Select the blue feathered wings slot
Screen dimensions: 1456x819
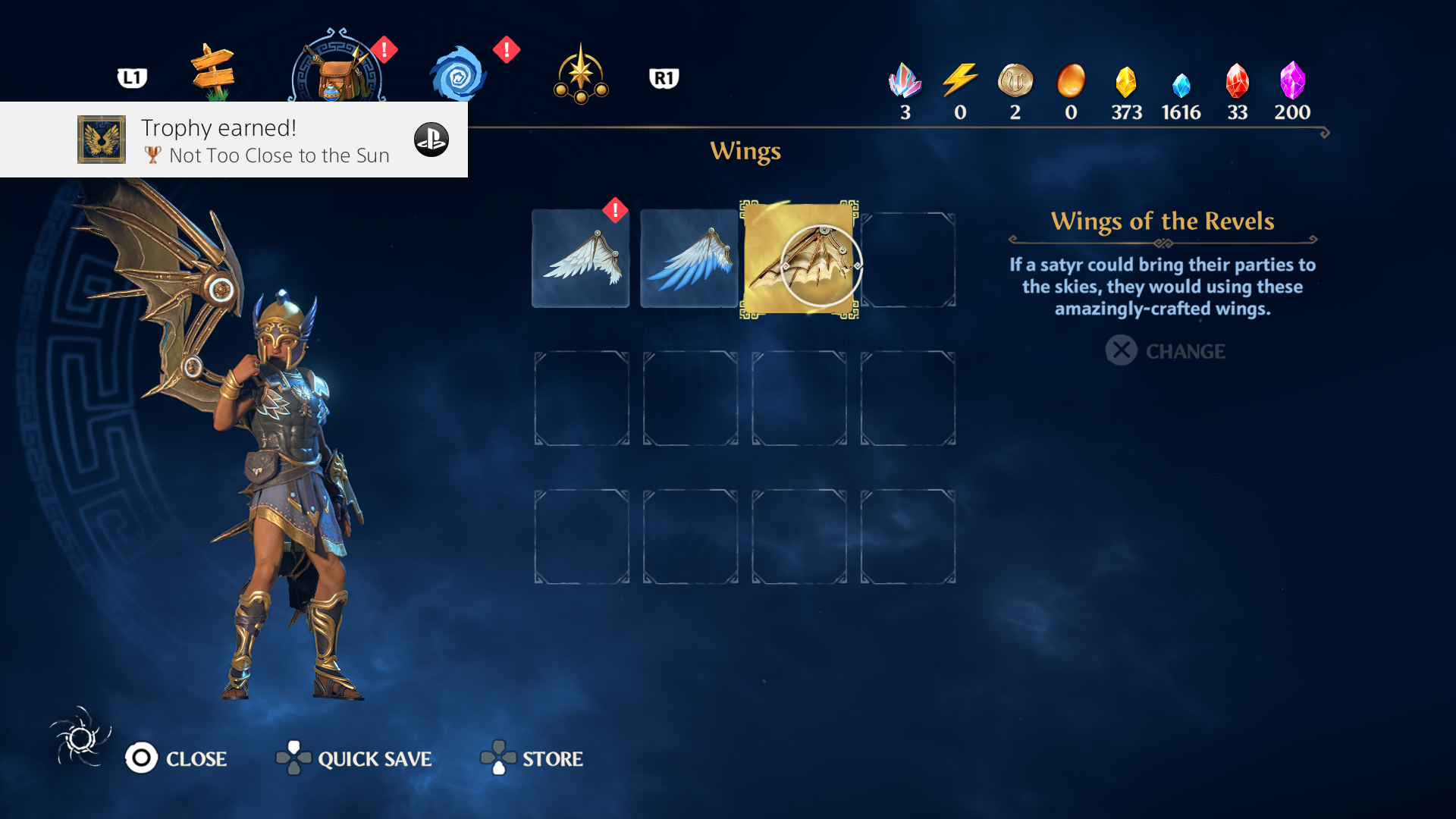[689, 259]
